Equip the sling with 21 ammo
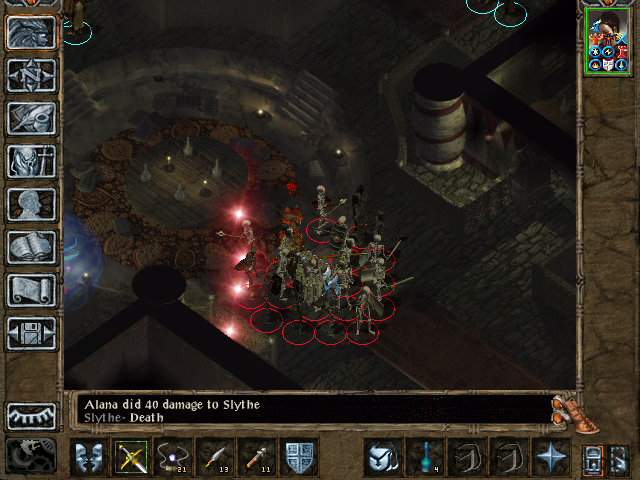 [x=172, y=456]
